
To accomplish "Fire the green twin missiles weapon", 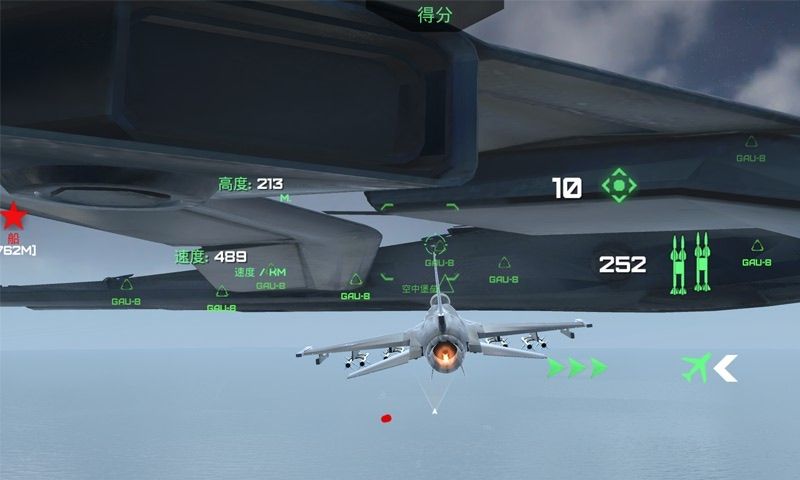I will coord(690,263).
